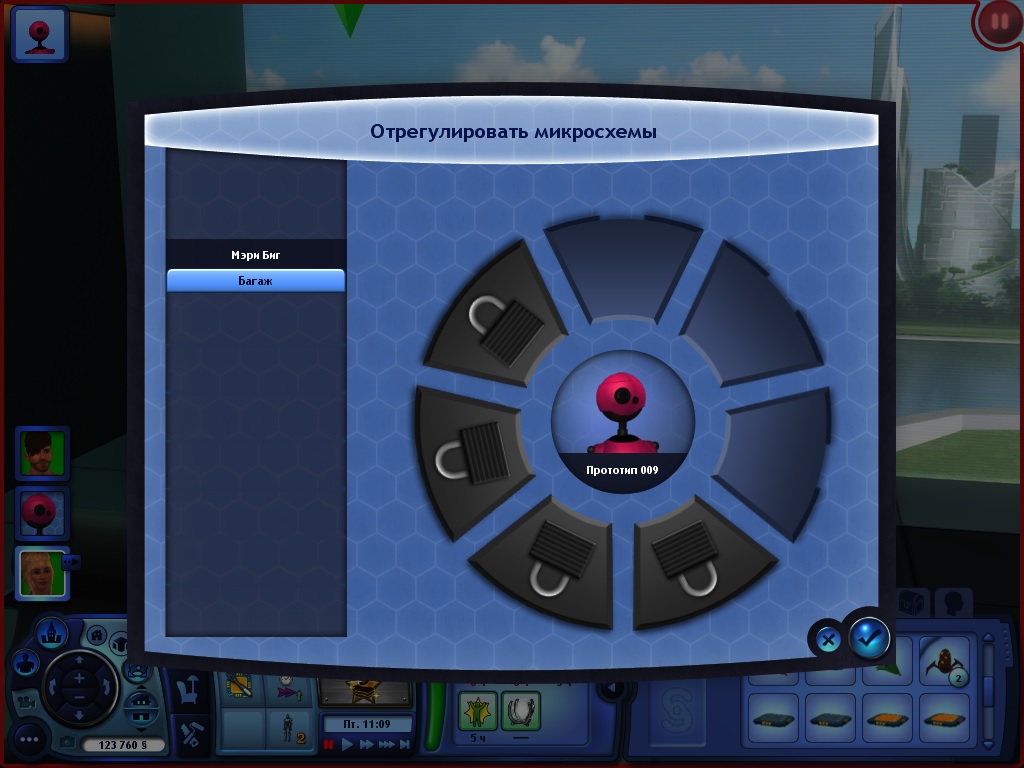
Task: Switch to the red robot household portrait
Action: [x=42, y=513]
